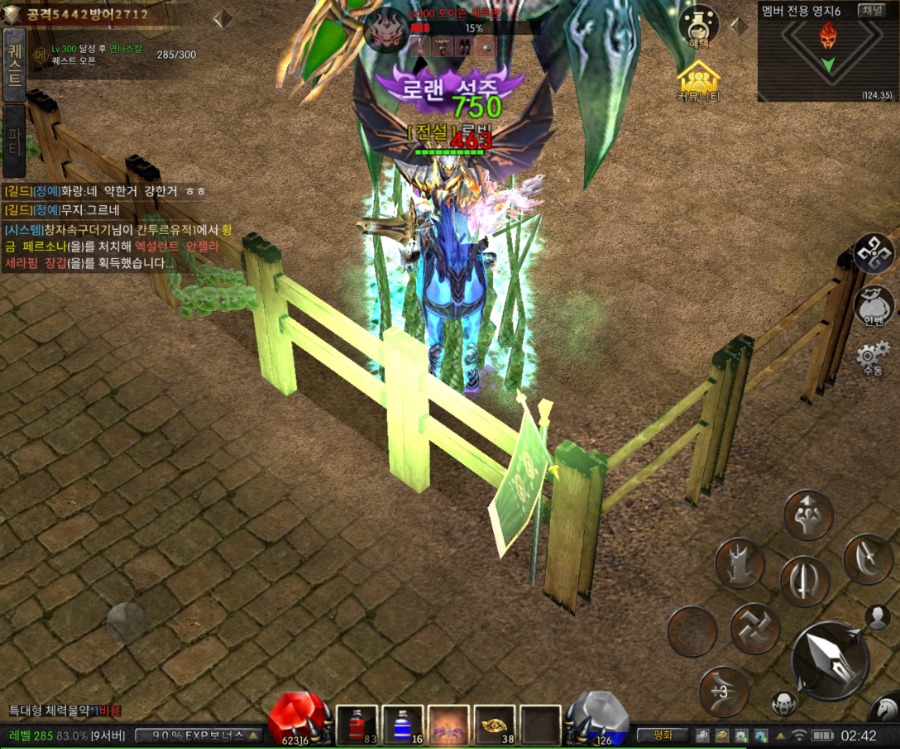
Task: Open the yellow 커뮤니티 (community) house icon
Action: coord(699,81)
